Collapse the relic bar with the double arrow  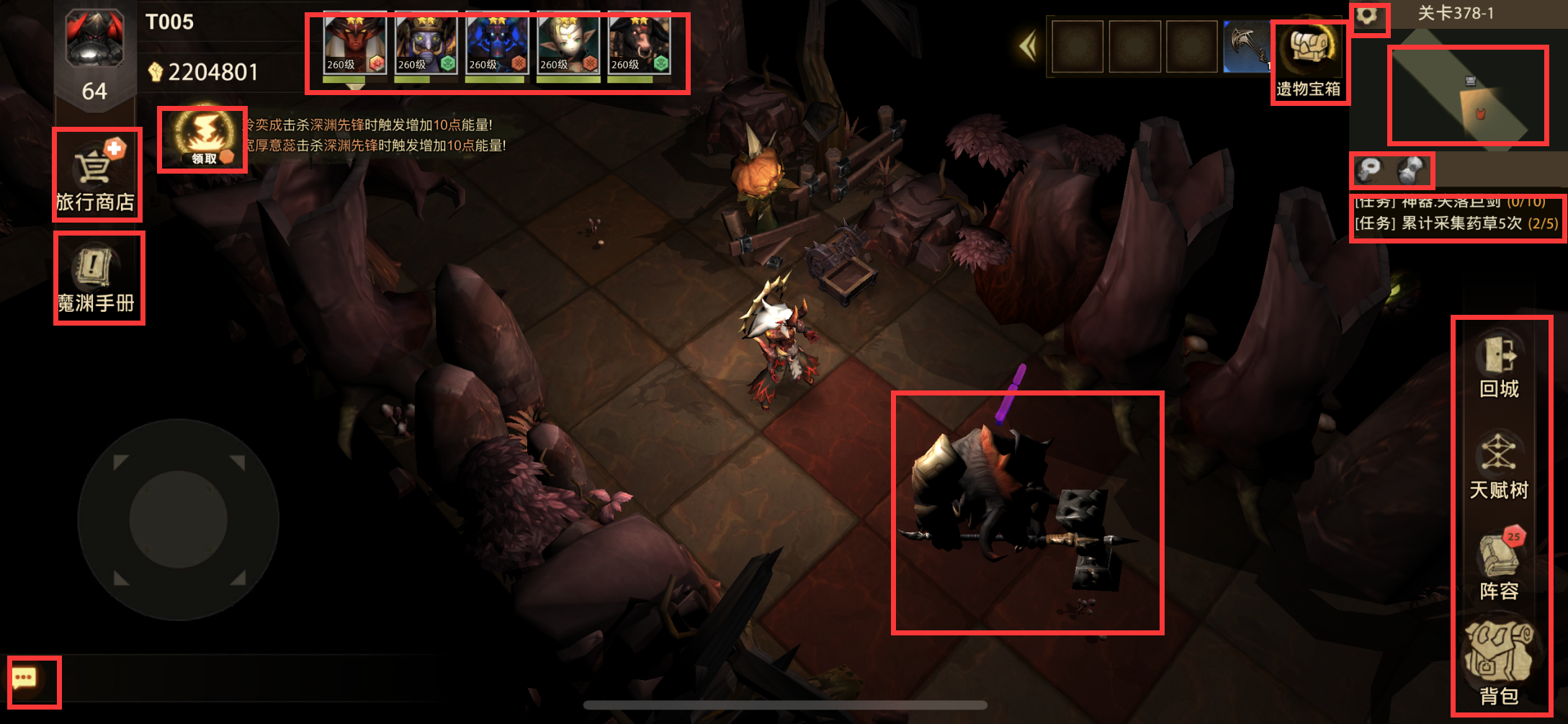click(1028, 47)
